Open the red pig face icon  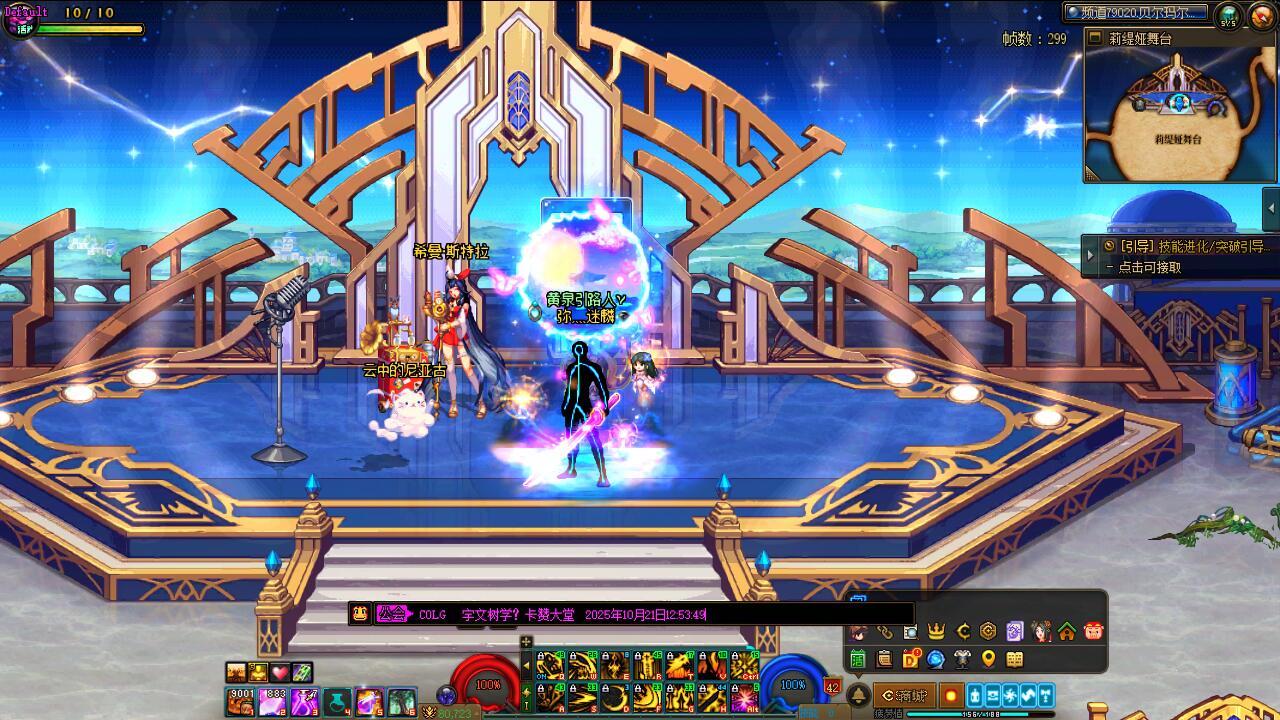1093,631
